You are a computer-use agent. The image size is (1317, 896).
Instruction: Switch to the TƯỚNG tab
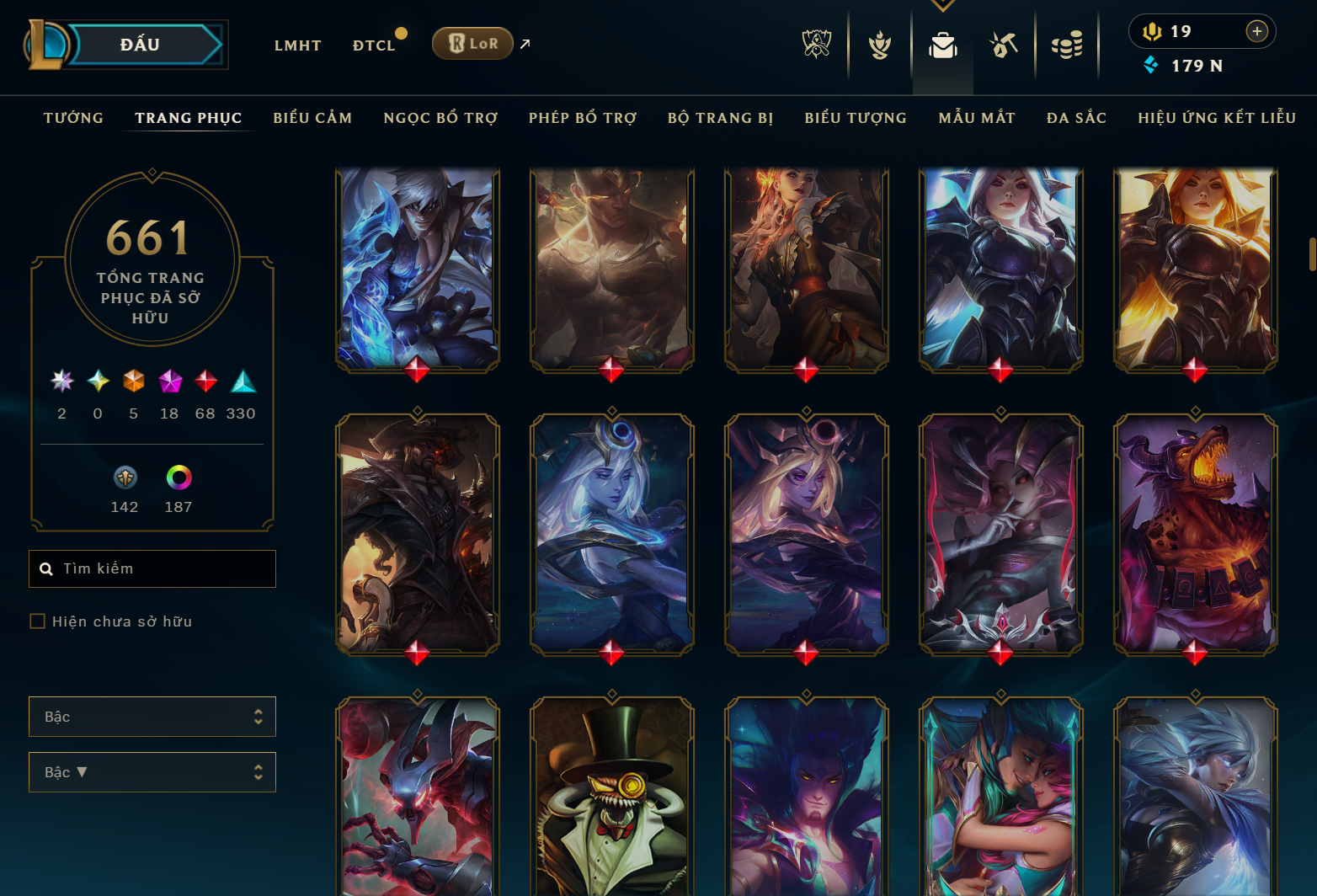[x=73, y=118]
